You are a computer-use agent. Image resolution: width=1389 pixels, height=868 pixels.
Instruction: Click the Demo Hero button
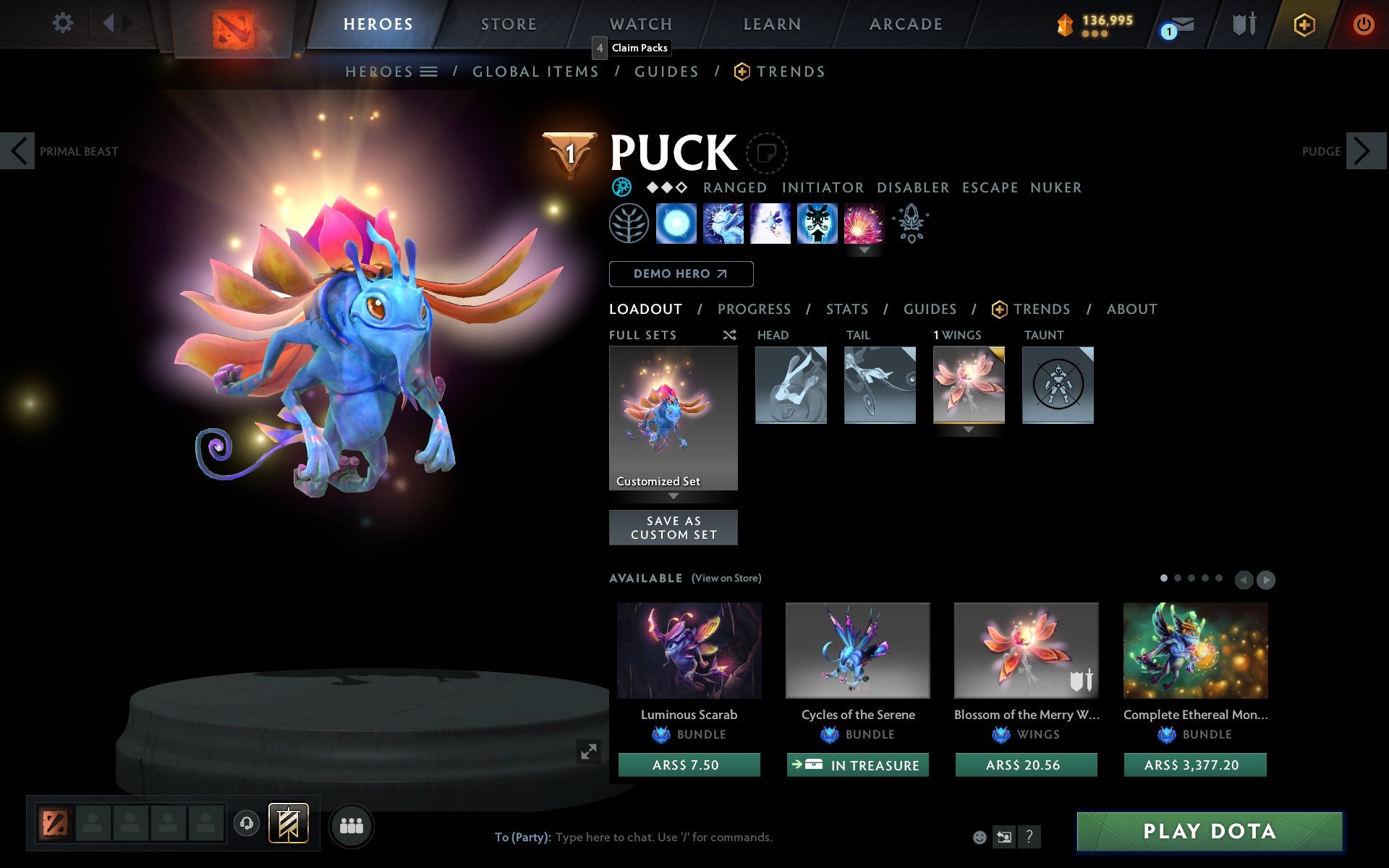pyautogui.click(x=681, y=274)
